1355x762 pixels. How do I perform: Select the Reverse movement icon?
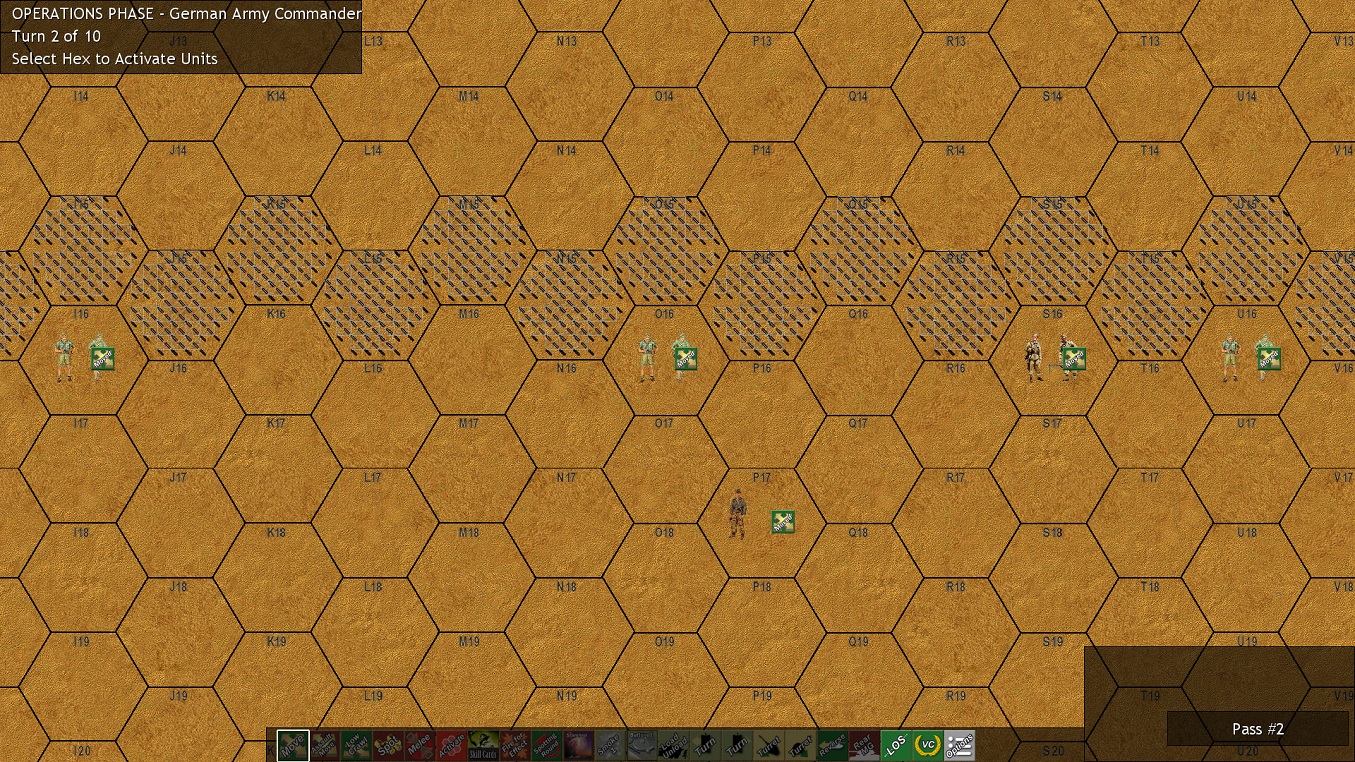[831, 744]
